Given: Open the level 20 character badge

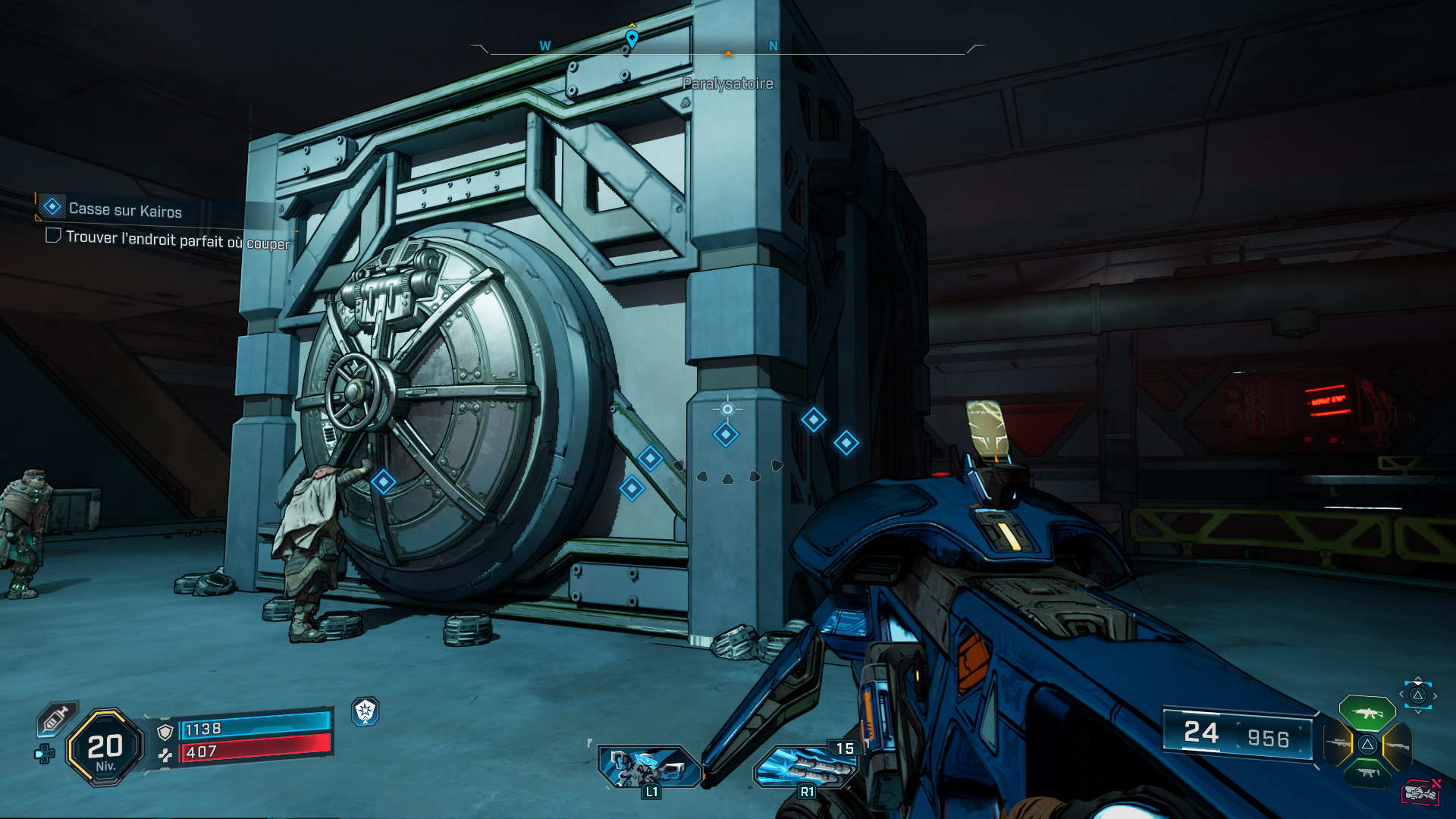Looking at the screenshot, I should click(105, 748).
